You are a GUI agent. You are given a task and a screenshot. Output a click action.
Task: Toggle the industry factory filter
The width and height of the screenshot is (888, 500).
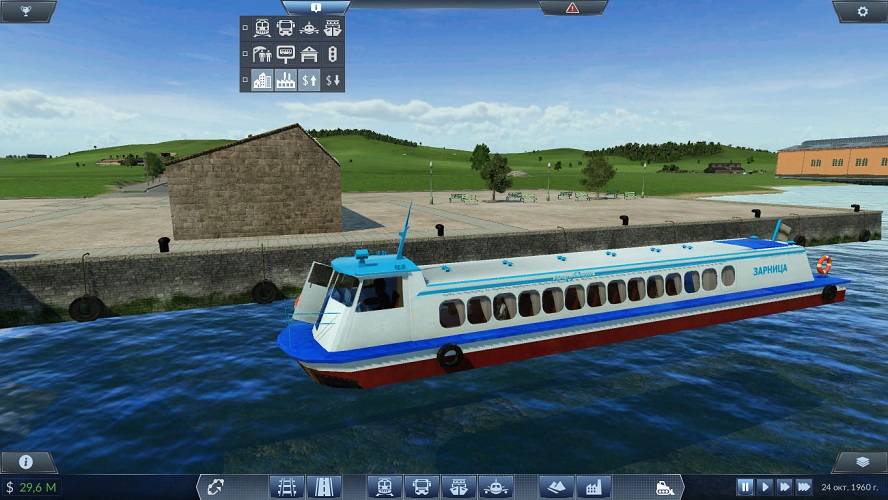click(x=286, y=80)
